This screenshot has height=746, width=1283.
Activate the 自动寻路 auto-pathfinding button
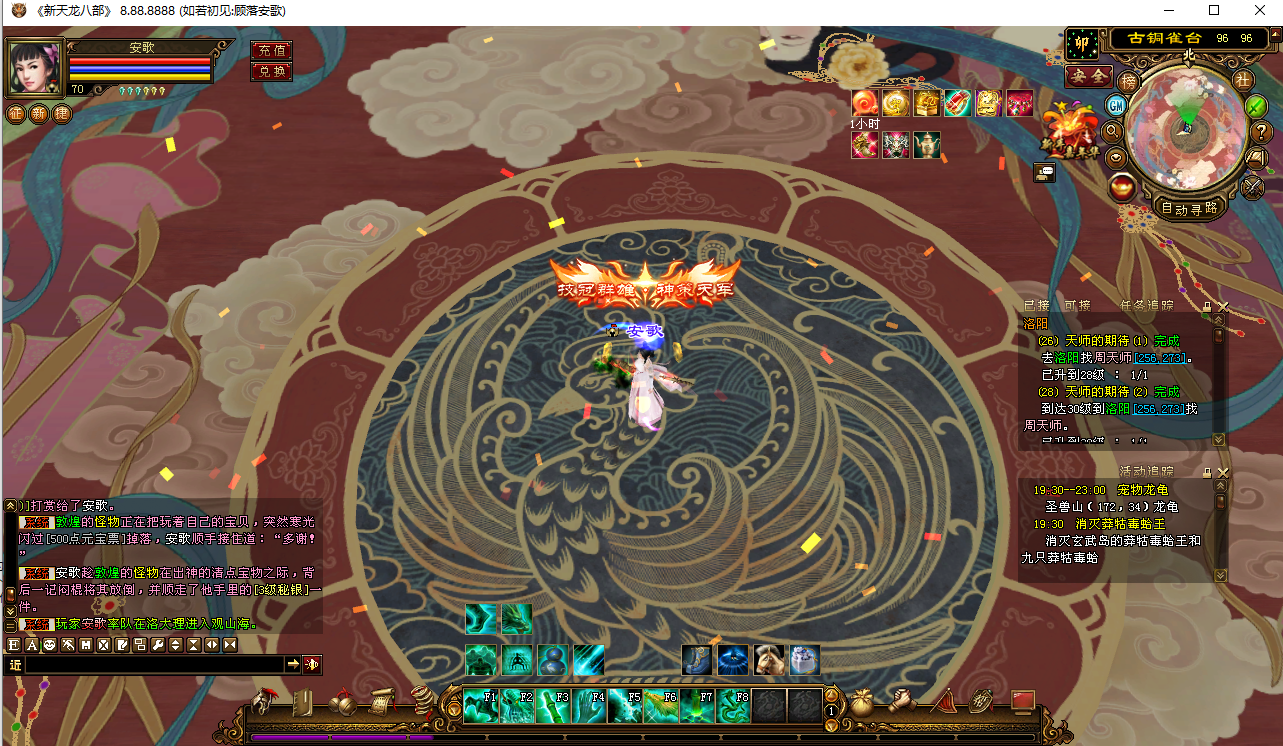[1190, 208]
